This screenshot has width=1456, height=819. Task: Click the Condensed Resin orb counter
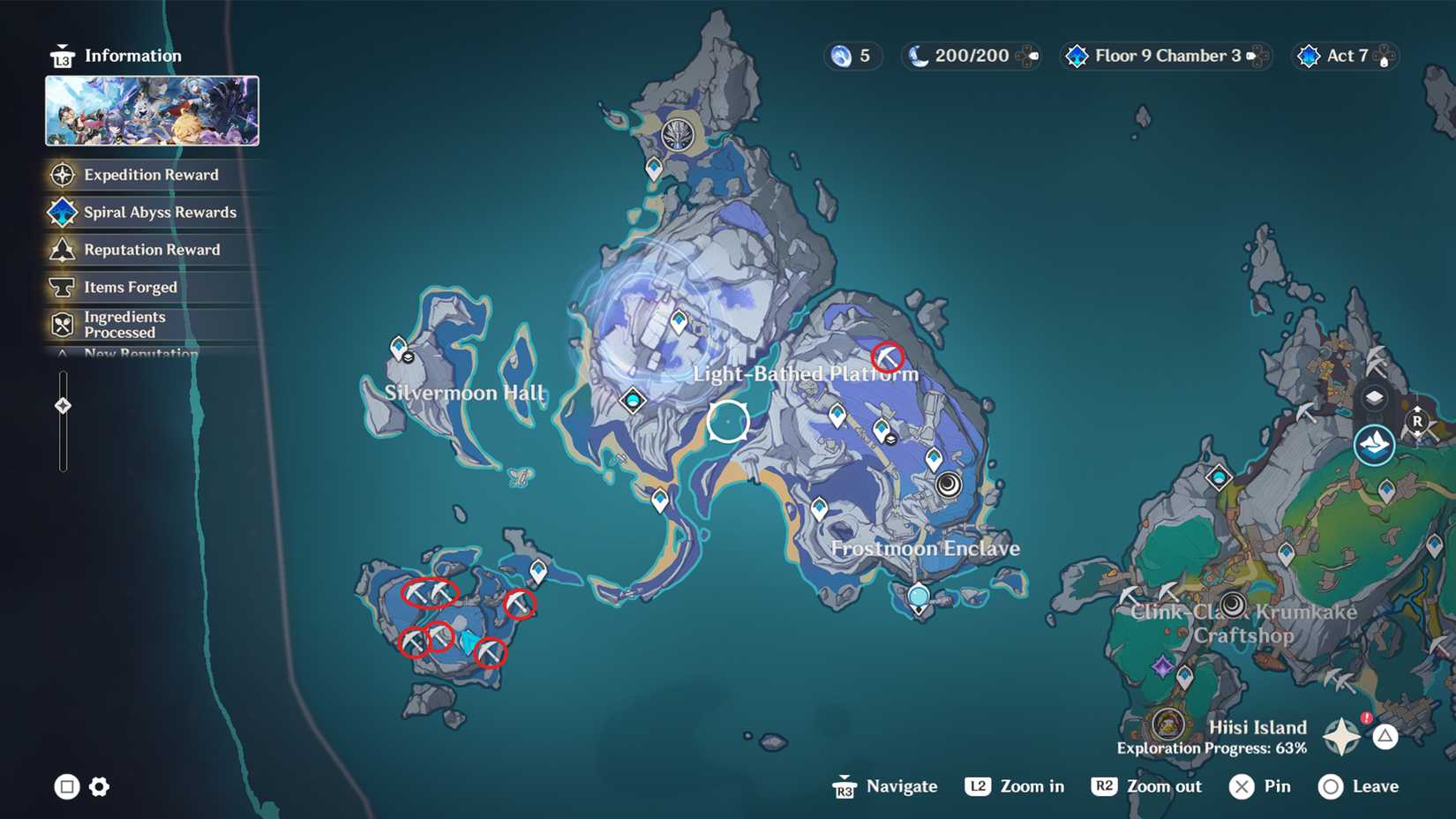tap(852, 55)
